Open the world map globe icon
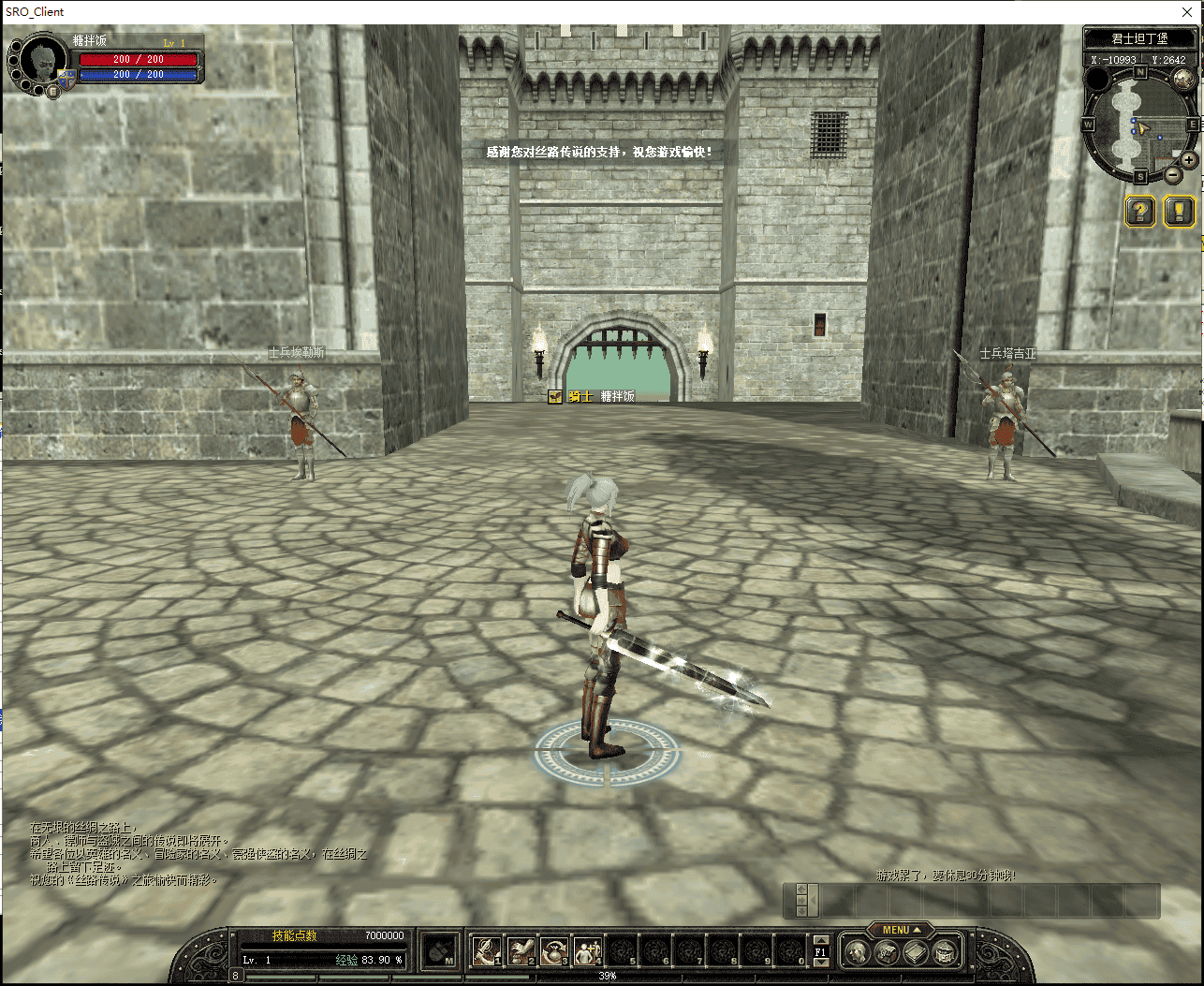This screenshot has width=1204, height=986. coord(1183,79)
